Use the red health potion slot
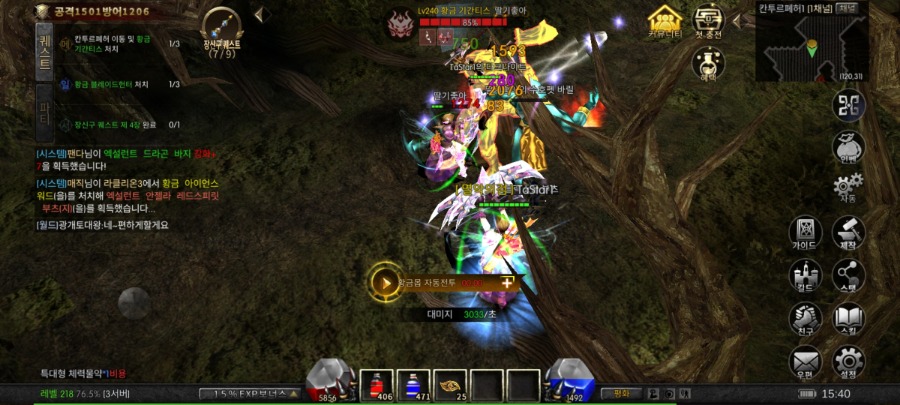The height and width of the screenshot is (405, 900). pyautogui.click(x=378, y=384)
